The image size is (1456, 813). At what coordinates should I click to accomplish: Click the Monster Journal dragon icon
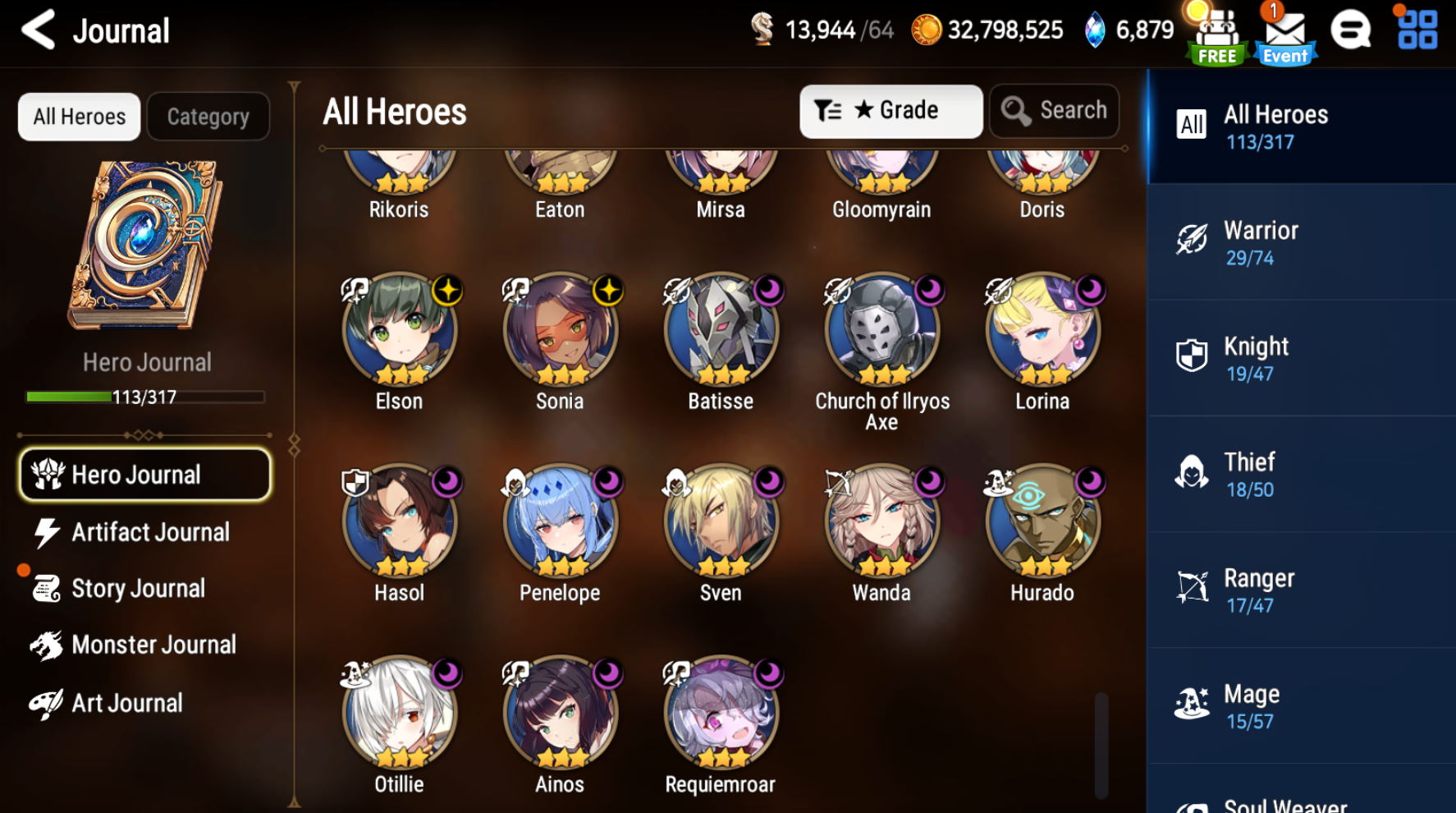tap(49, 645)
